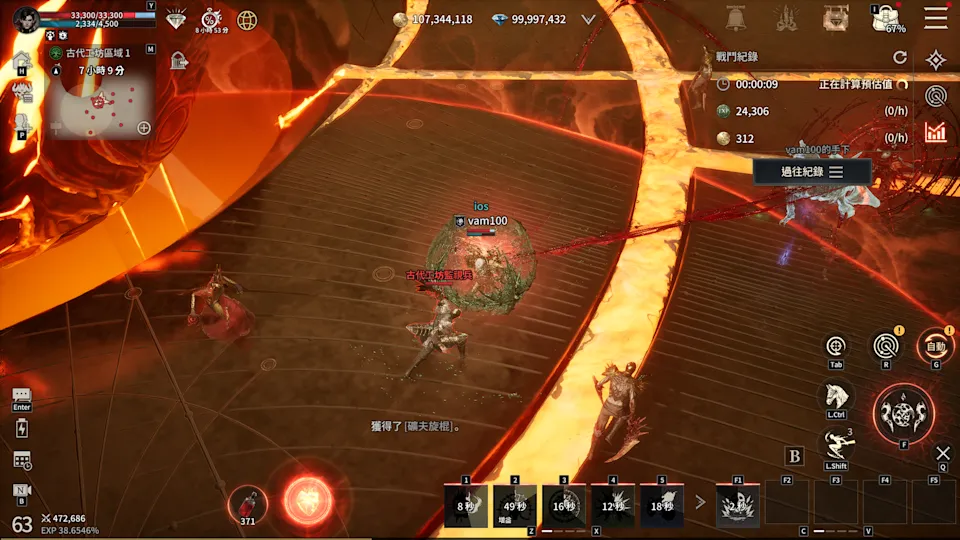Select the Tab target crosshair button
The image size is (960, 540).
[x=836, y=346]
